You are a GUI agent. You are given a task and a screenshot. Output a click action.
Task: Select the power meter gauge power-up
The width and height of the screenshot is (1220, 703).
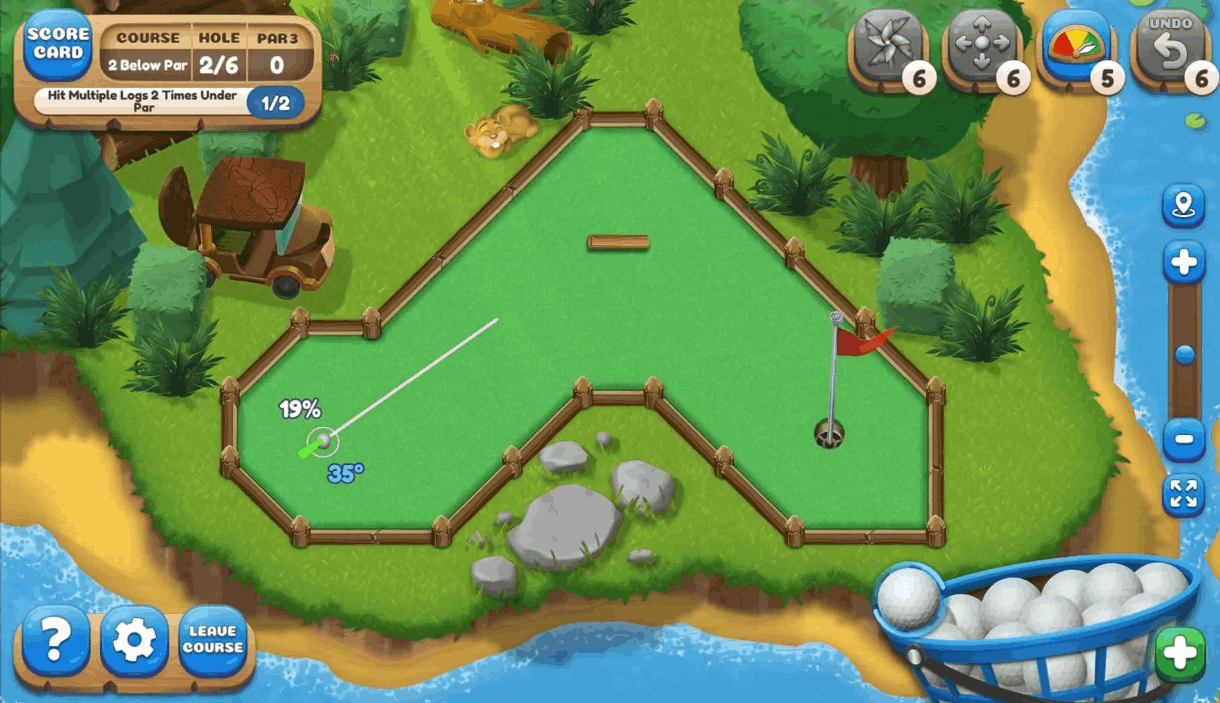click(1075, 48)
